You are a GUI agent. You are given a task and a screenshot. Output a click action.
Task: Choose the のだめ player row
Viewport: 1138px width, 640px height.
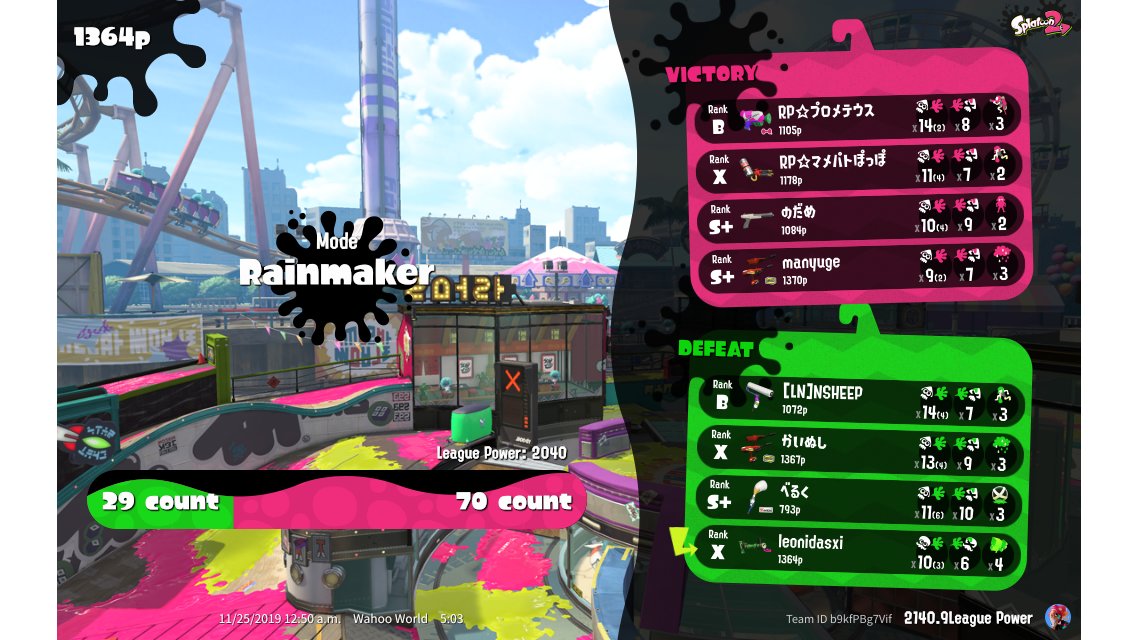(x=860, y=217)
